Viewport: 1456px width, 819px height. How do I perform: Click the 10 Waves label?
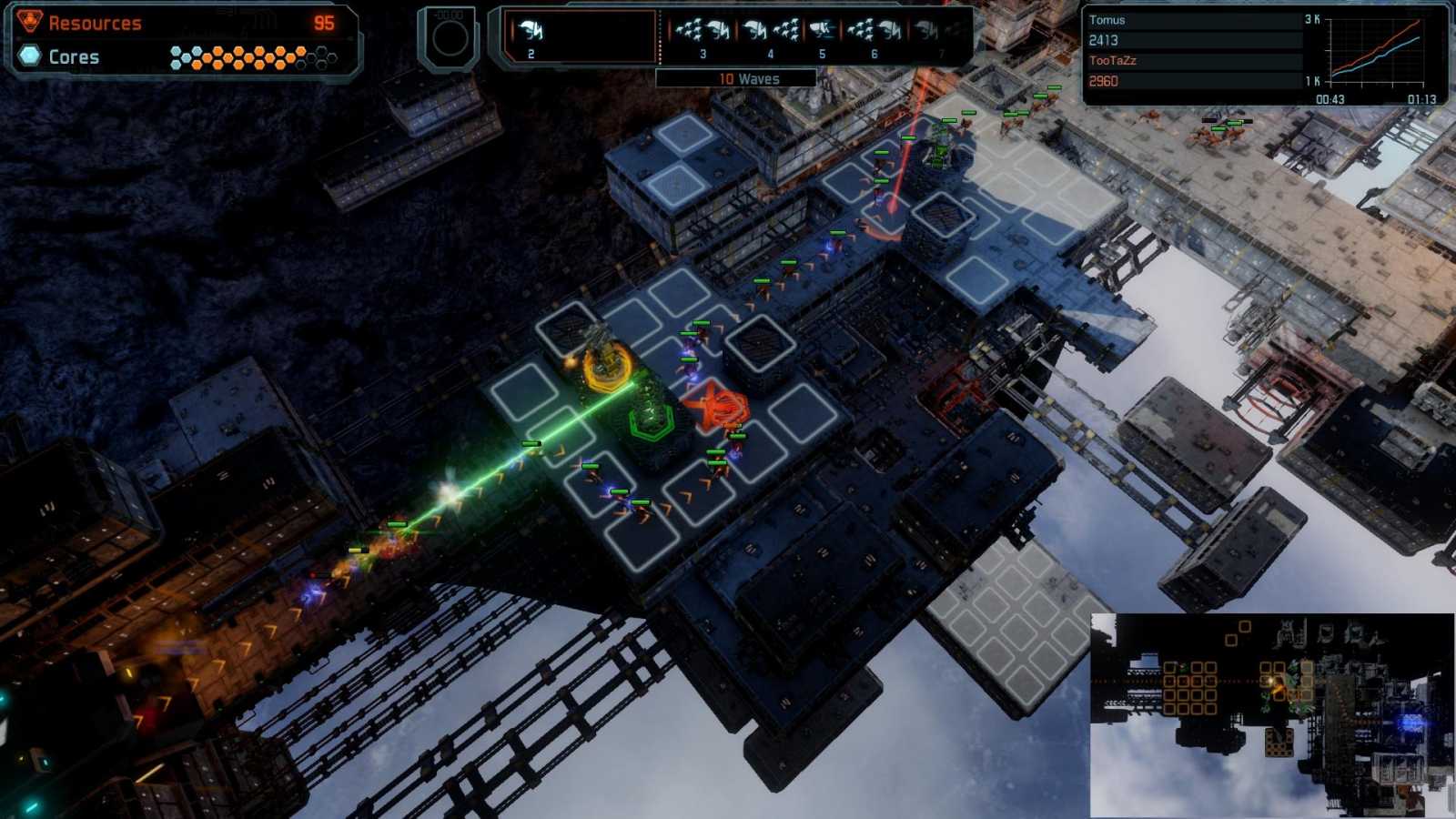pos(748,79)
